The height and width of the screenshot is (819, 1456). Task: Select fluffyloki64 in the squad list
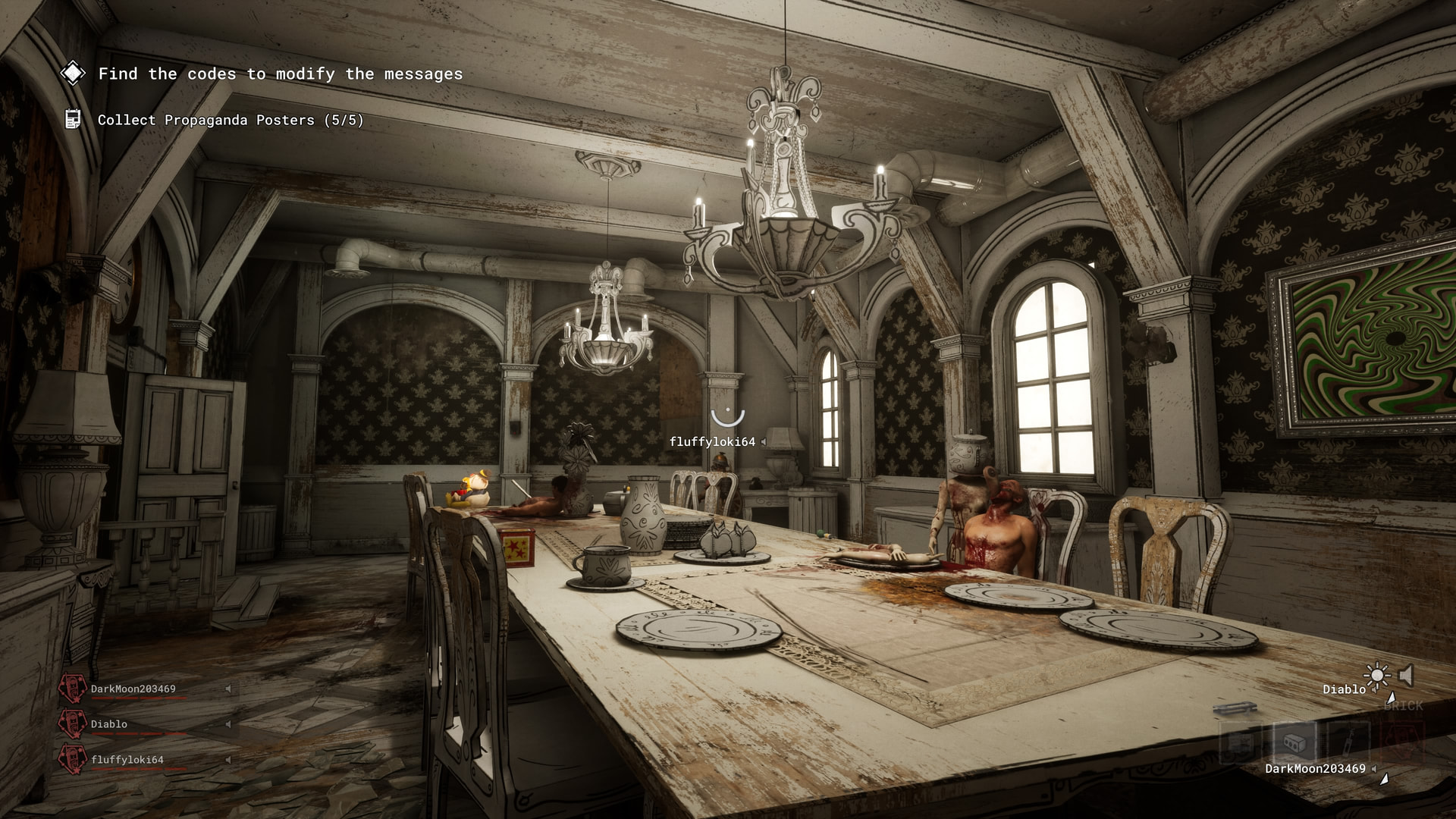tap(127, 760)
